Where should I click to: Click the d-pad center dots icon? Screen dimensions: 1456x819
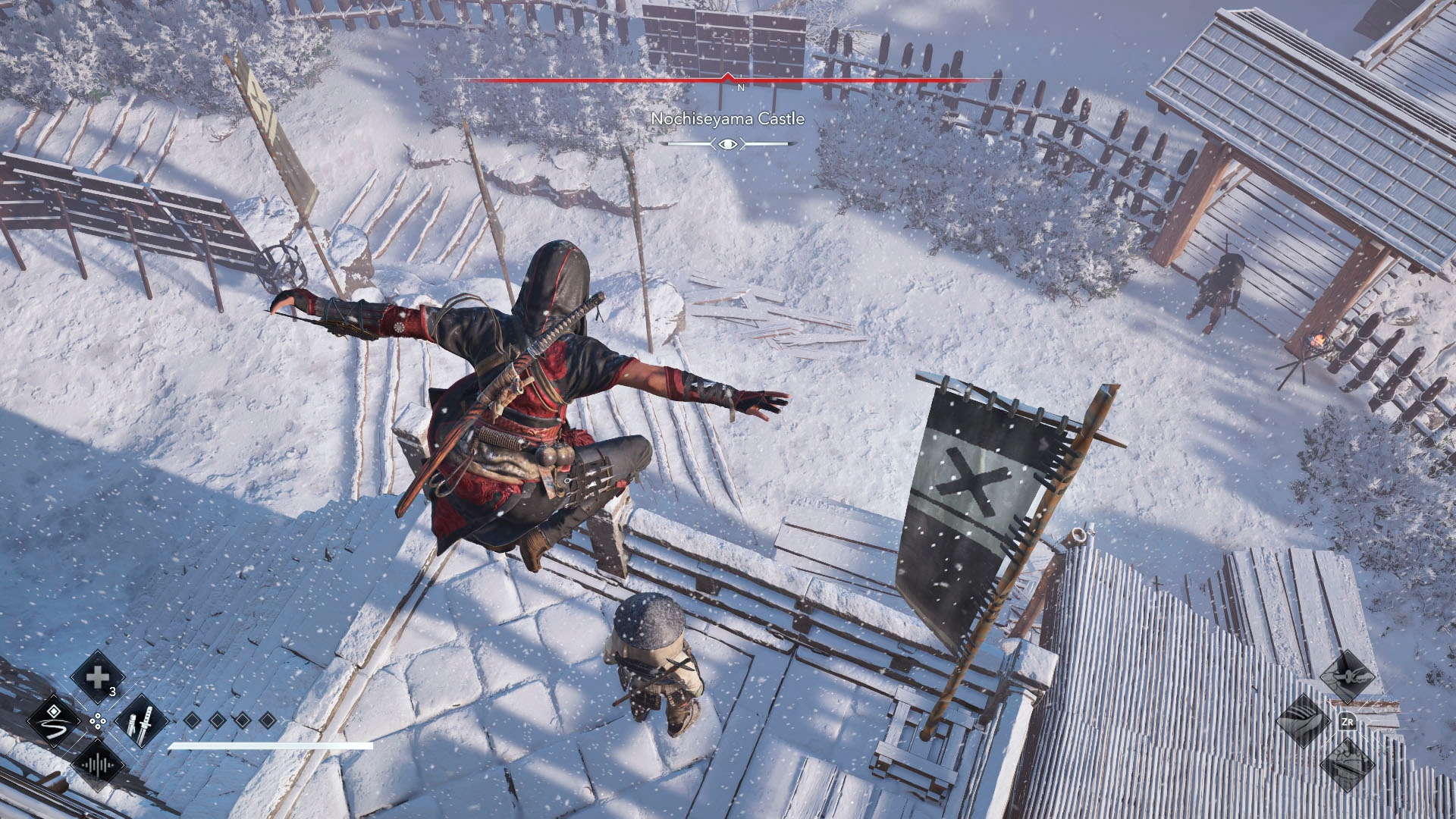(98, 720)
